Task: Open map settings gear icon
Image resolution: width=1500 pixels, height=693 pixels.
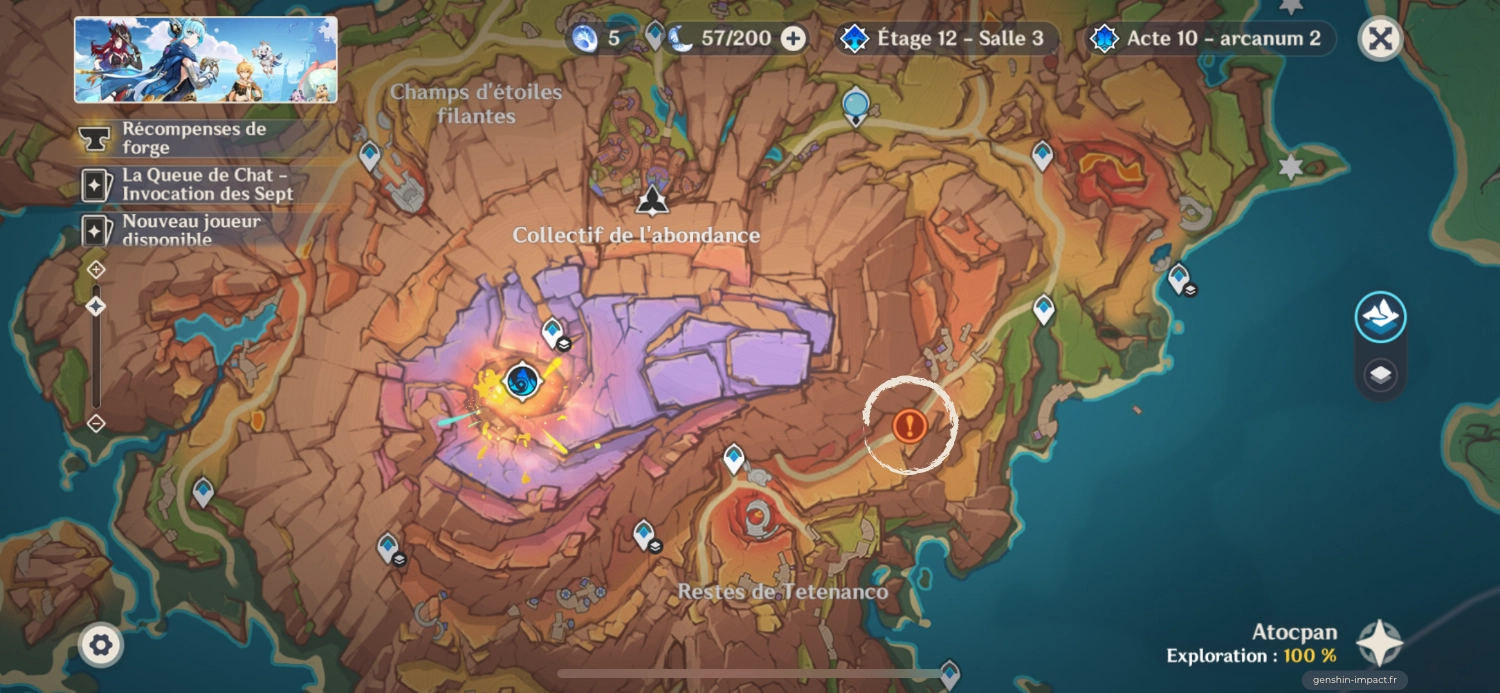Action: point(100,645)
